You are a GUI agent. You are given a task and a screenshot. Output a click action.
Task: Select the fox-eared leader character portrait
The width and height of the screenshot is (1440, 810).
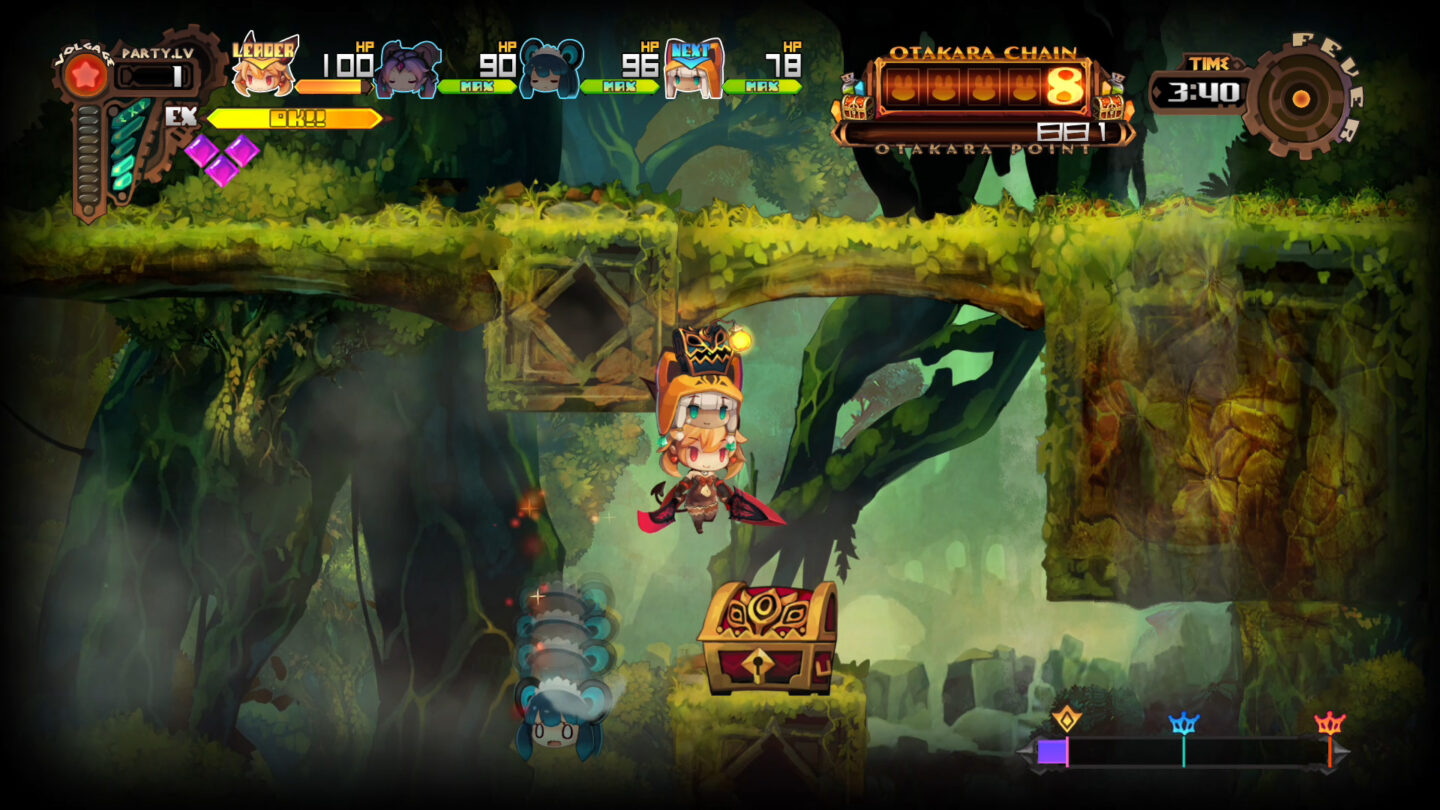tap(261, 77)
